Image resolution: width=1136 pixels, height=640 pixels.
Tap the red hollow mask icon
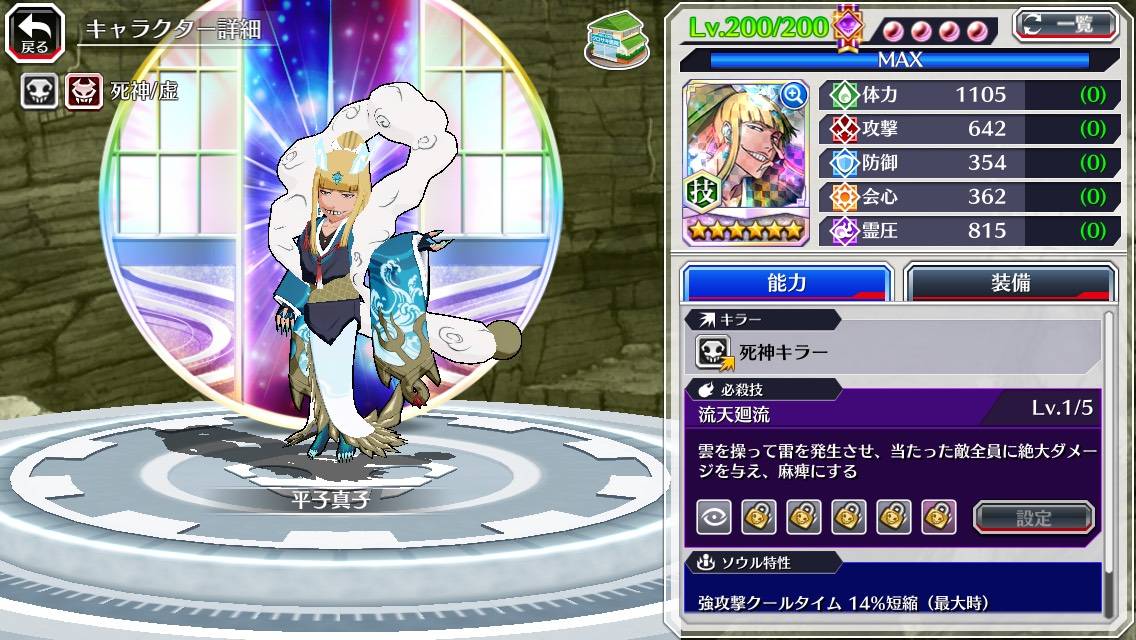coord(84,92)
